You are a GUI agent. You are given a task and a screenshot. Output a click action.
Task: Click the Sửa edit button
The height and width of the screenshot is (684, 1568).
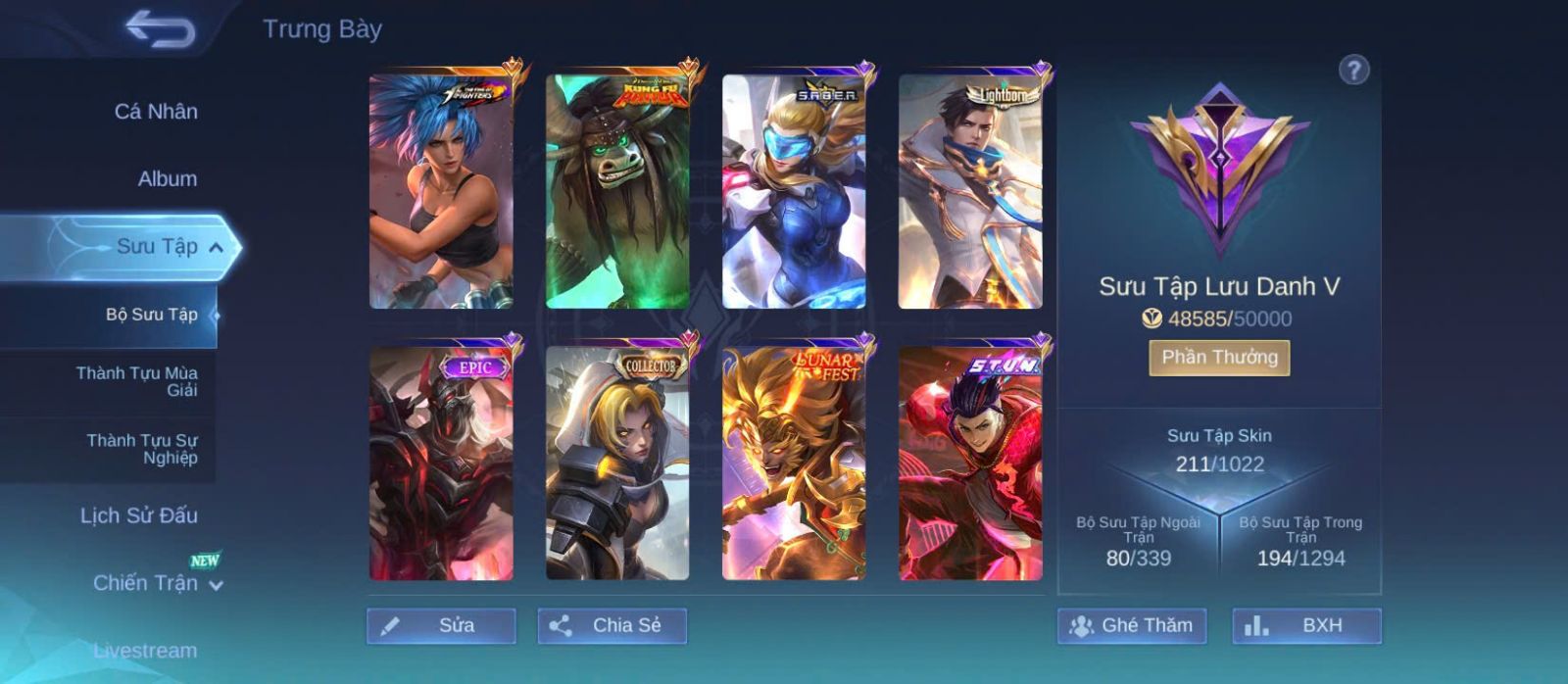click(x=441, y=626)
